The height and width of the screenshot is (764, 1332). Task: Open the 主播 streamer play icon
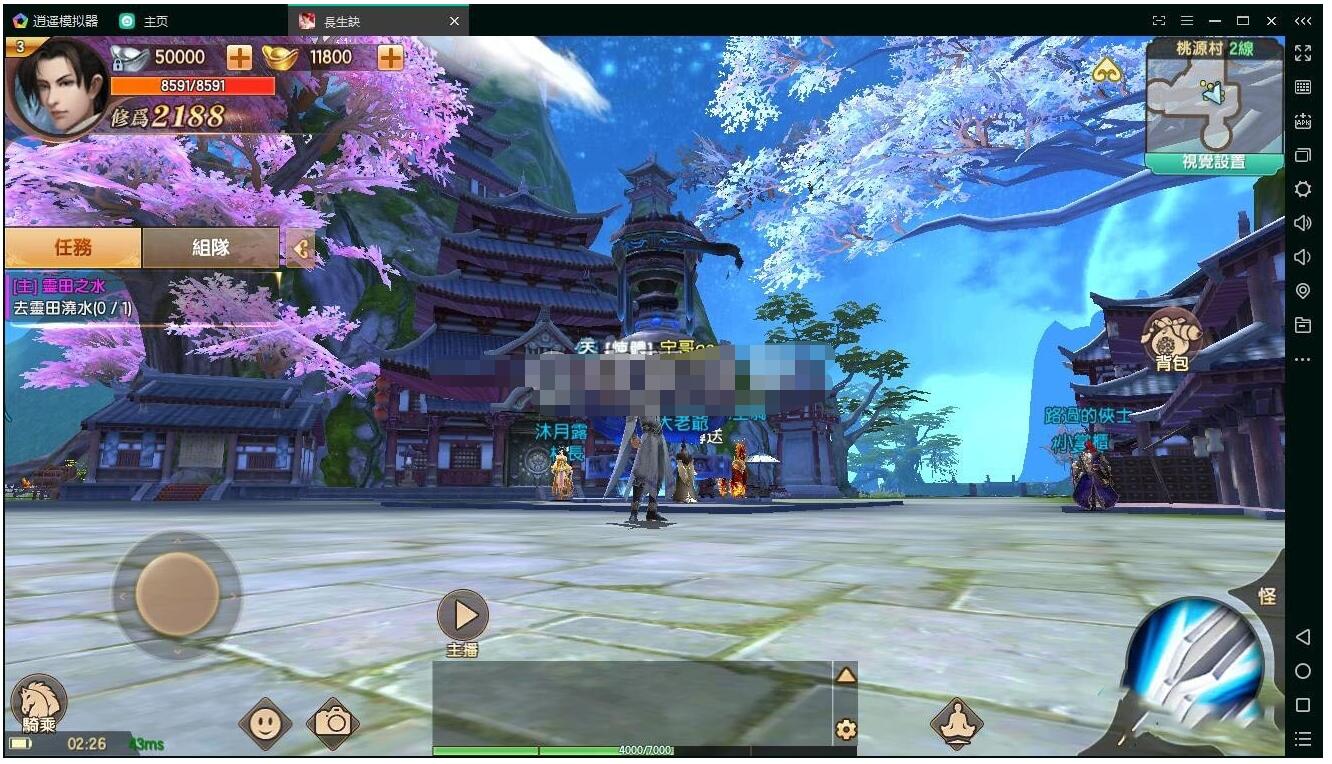pyautogui.click(x=461, y=614)
